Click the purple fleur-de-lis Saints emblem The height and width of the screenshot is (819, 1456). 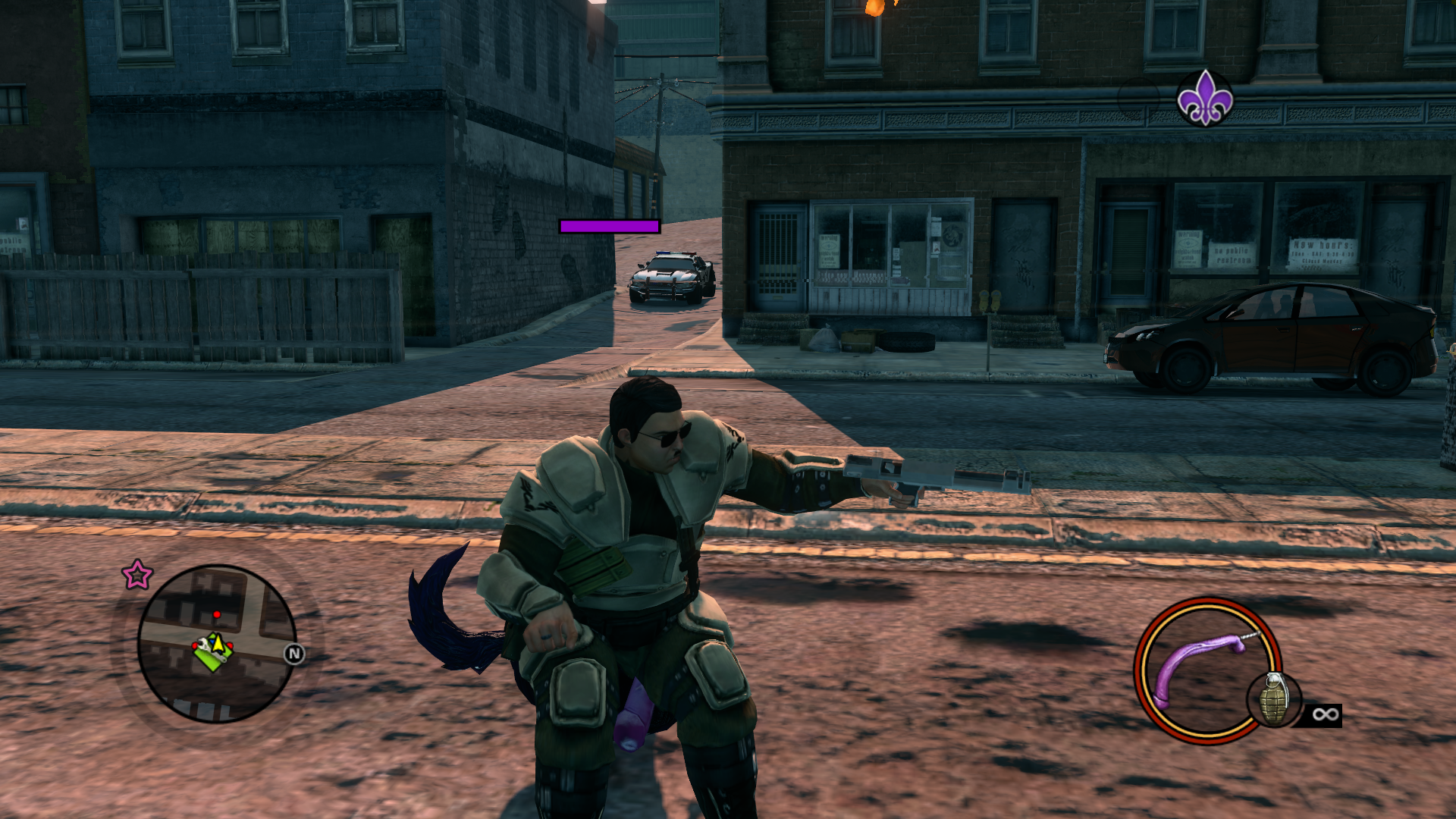[1204, 98]
